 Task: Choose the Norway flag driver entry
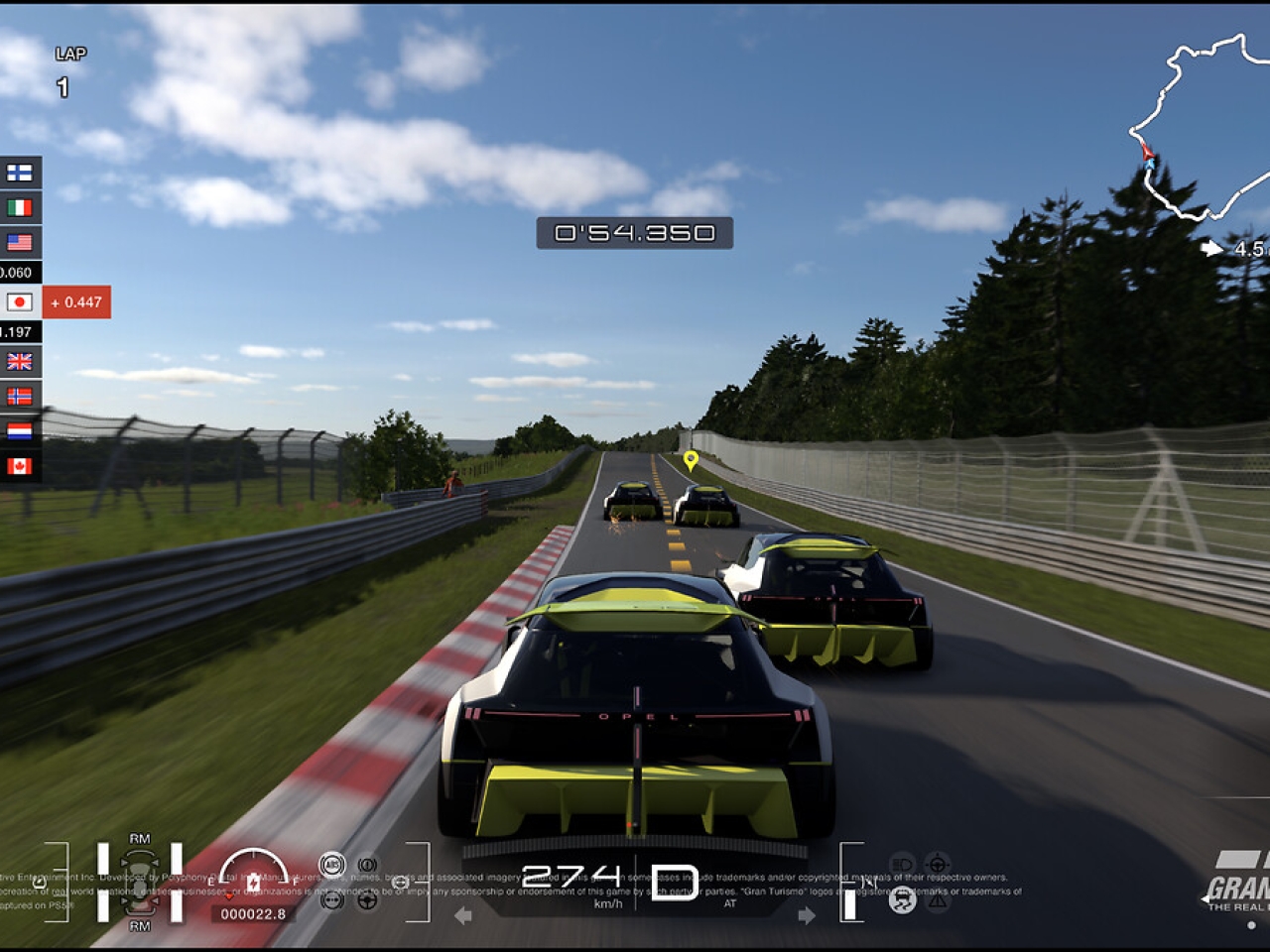(19, 396)
